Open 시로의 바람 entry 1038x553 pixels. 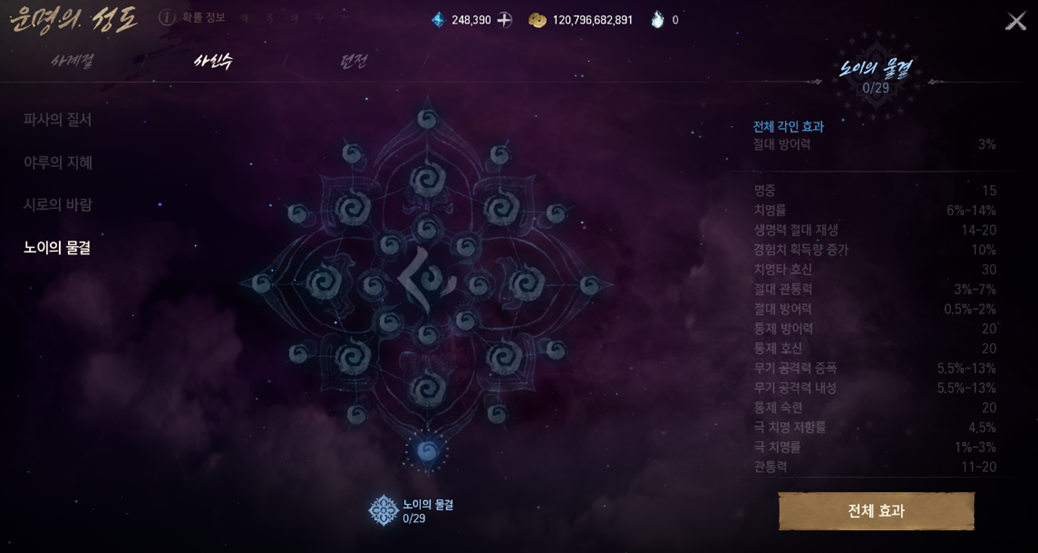coord(58,205)
